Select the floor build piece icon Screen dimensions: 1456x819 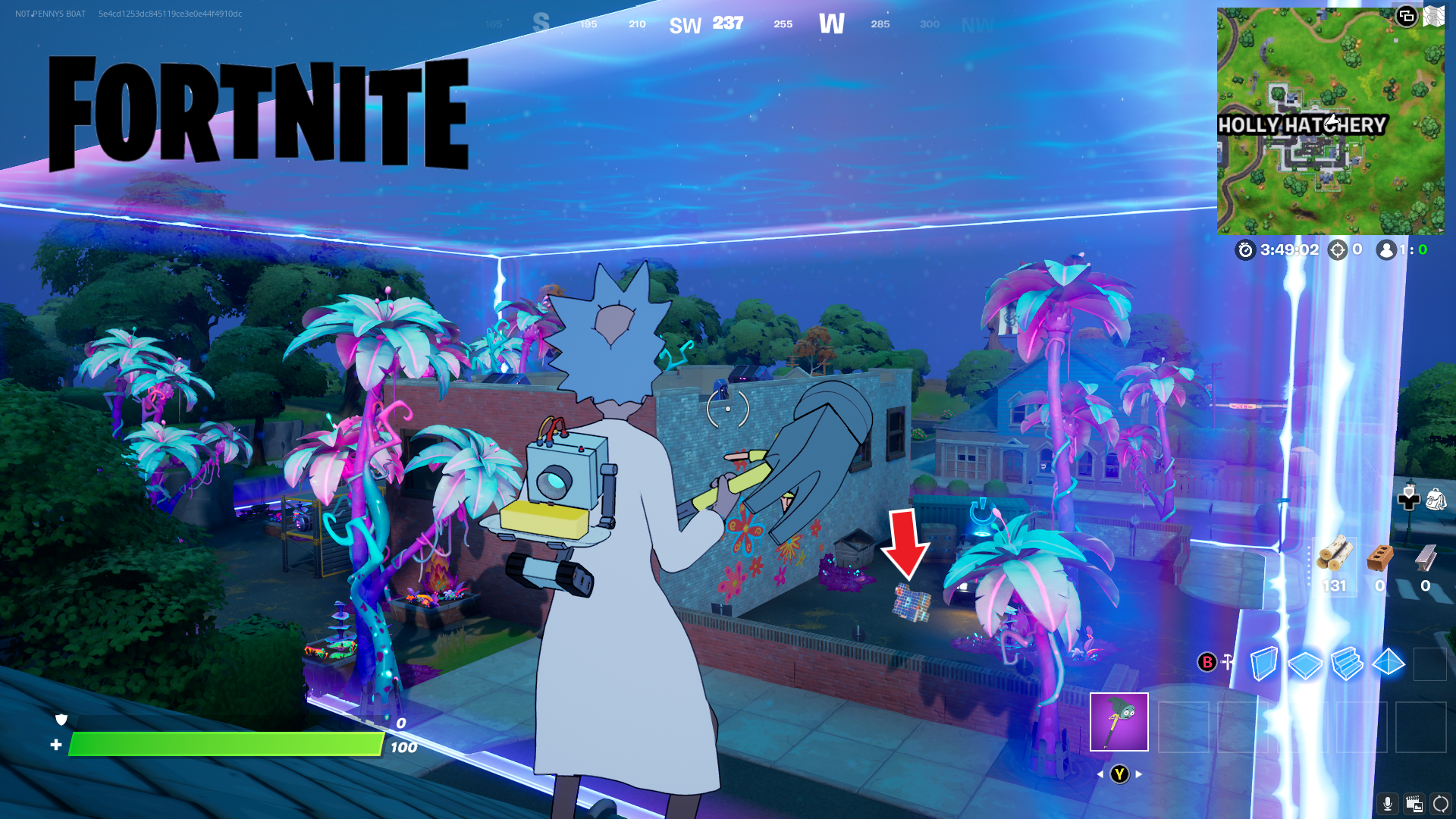(x=1306, y=665)
